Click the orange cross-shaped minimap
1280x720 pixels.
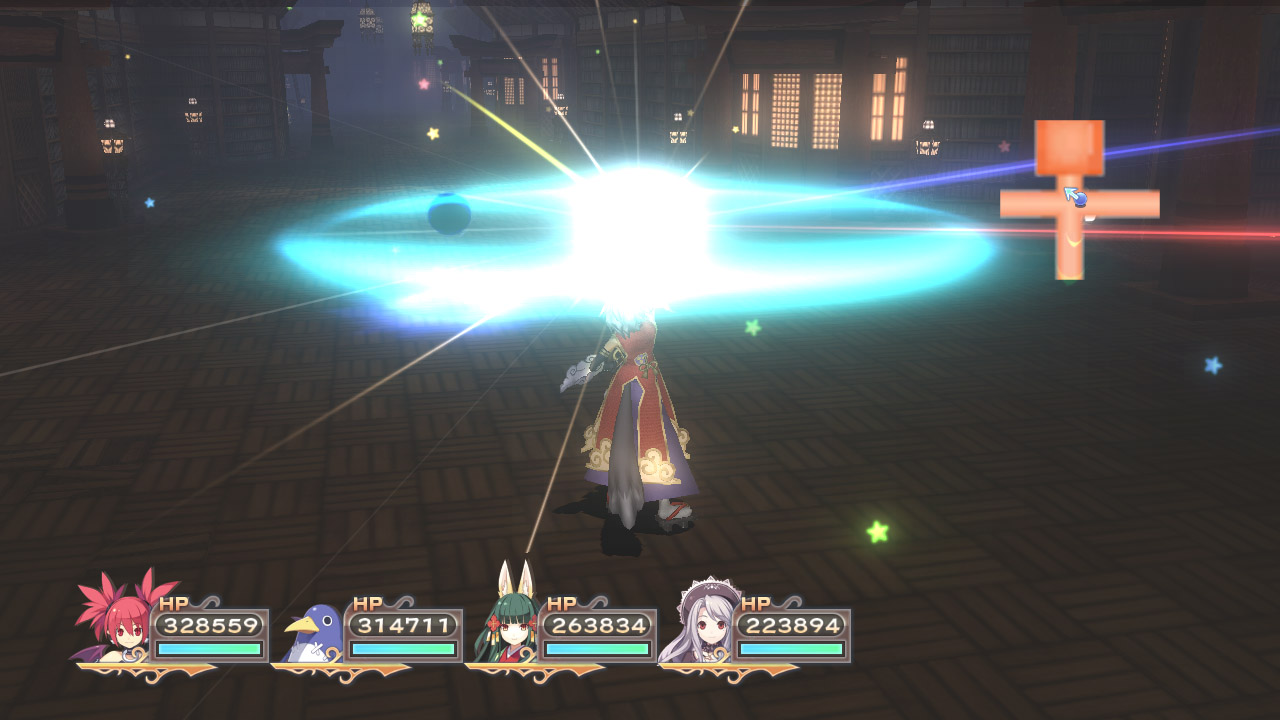click(x=1070, y=202)
